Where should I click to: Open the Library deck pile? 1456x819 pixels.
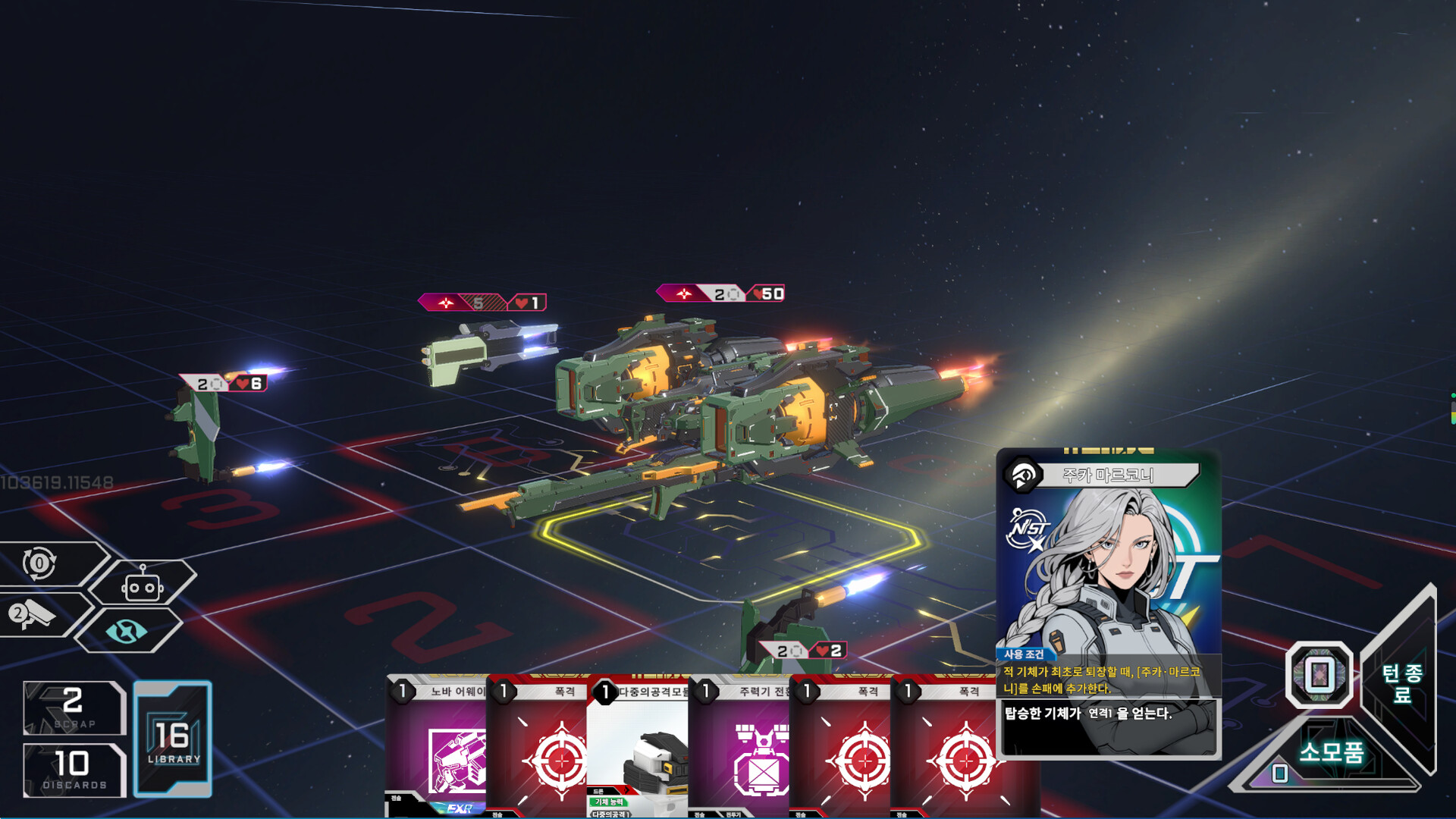(x=173, y=739)
